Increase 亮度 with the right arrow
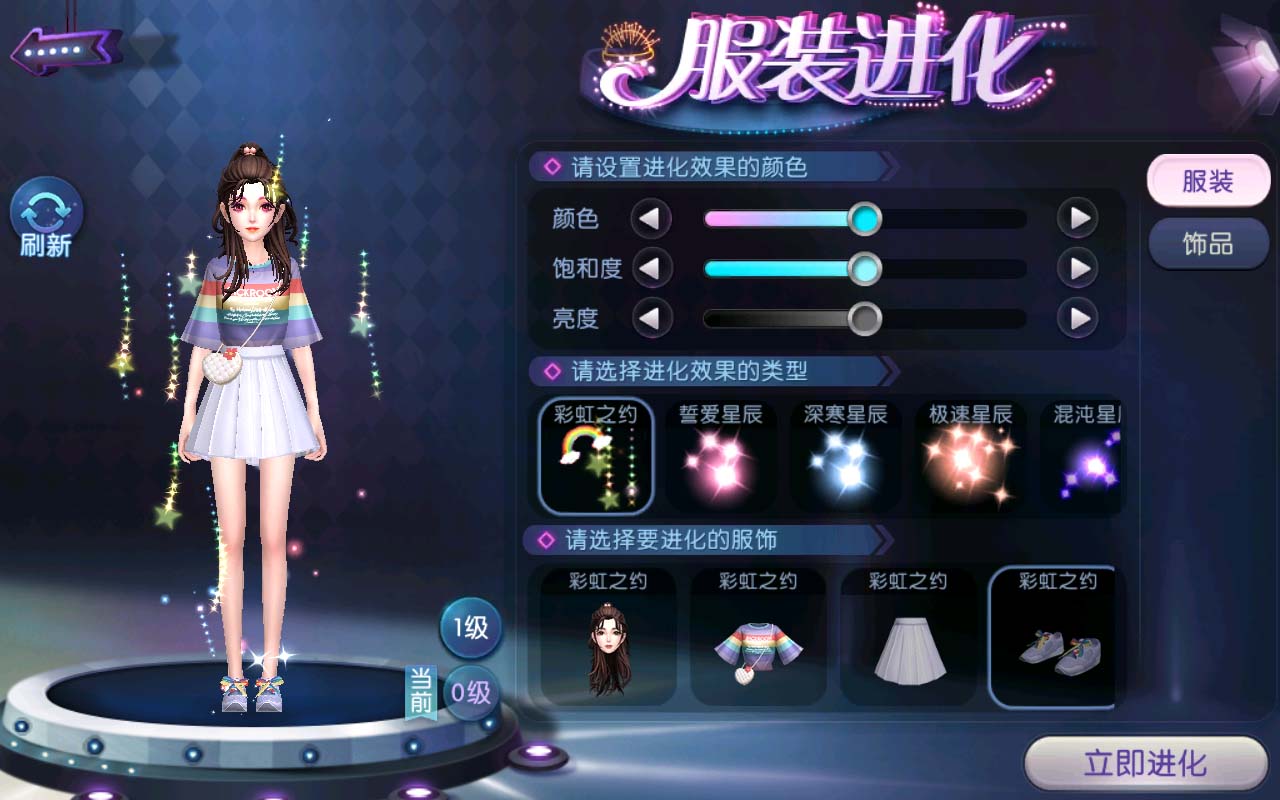 pyautogui.click(x=1078, y=319)
